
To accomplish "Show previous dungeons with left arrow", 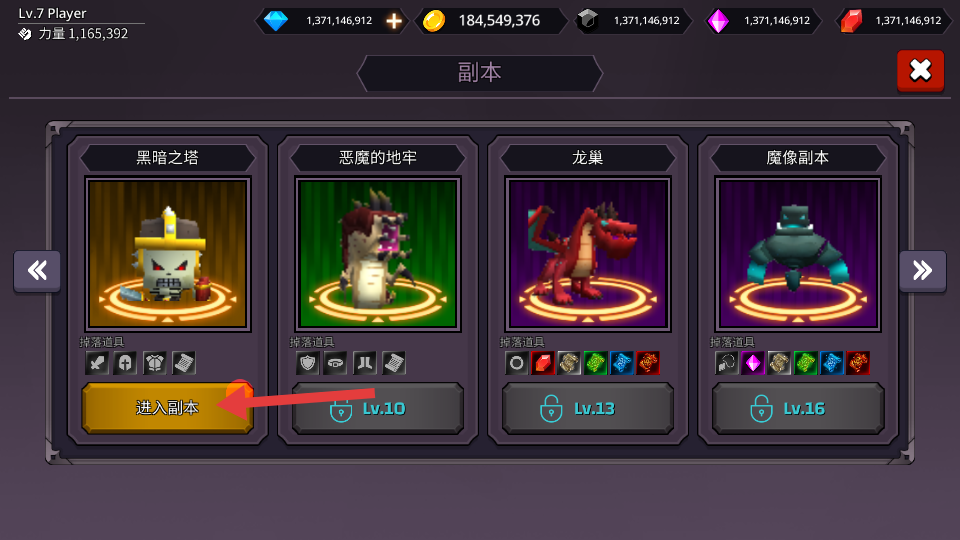I will pyautogui.click(x=37, y=271).
